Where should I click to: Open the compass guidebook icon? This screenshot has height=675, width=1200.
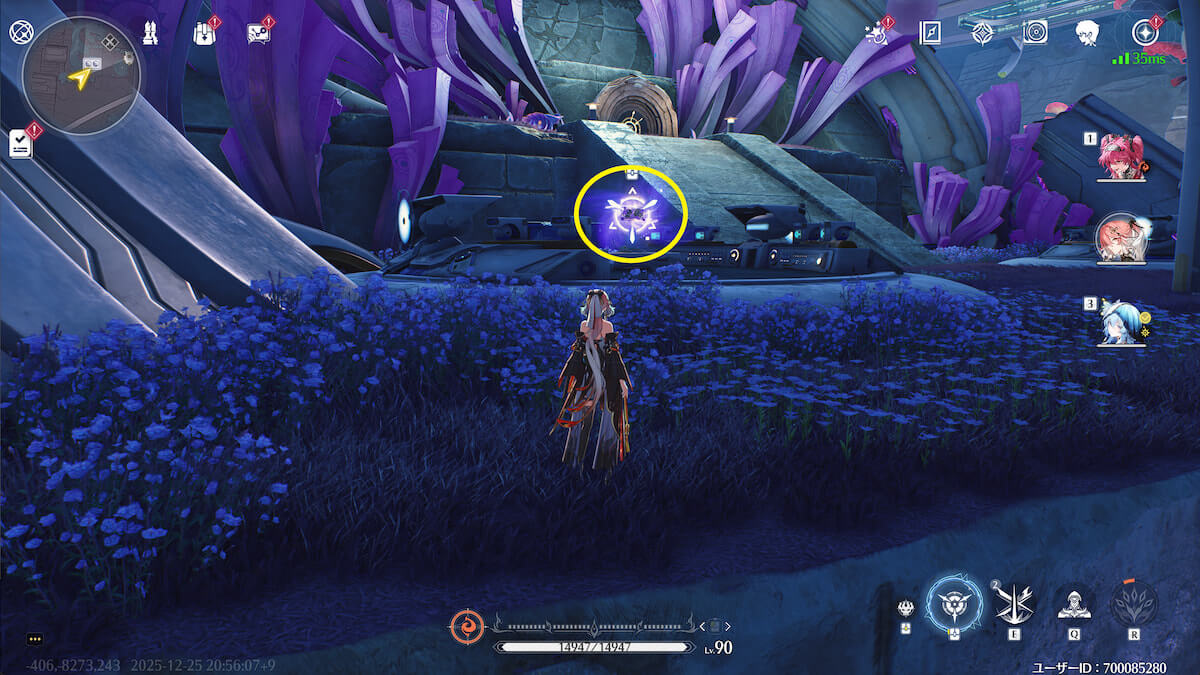[931, 33]
